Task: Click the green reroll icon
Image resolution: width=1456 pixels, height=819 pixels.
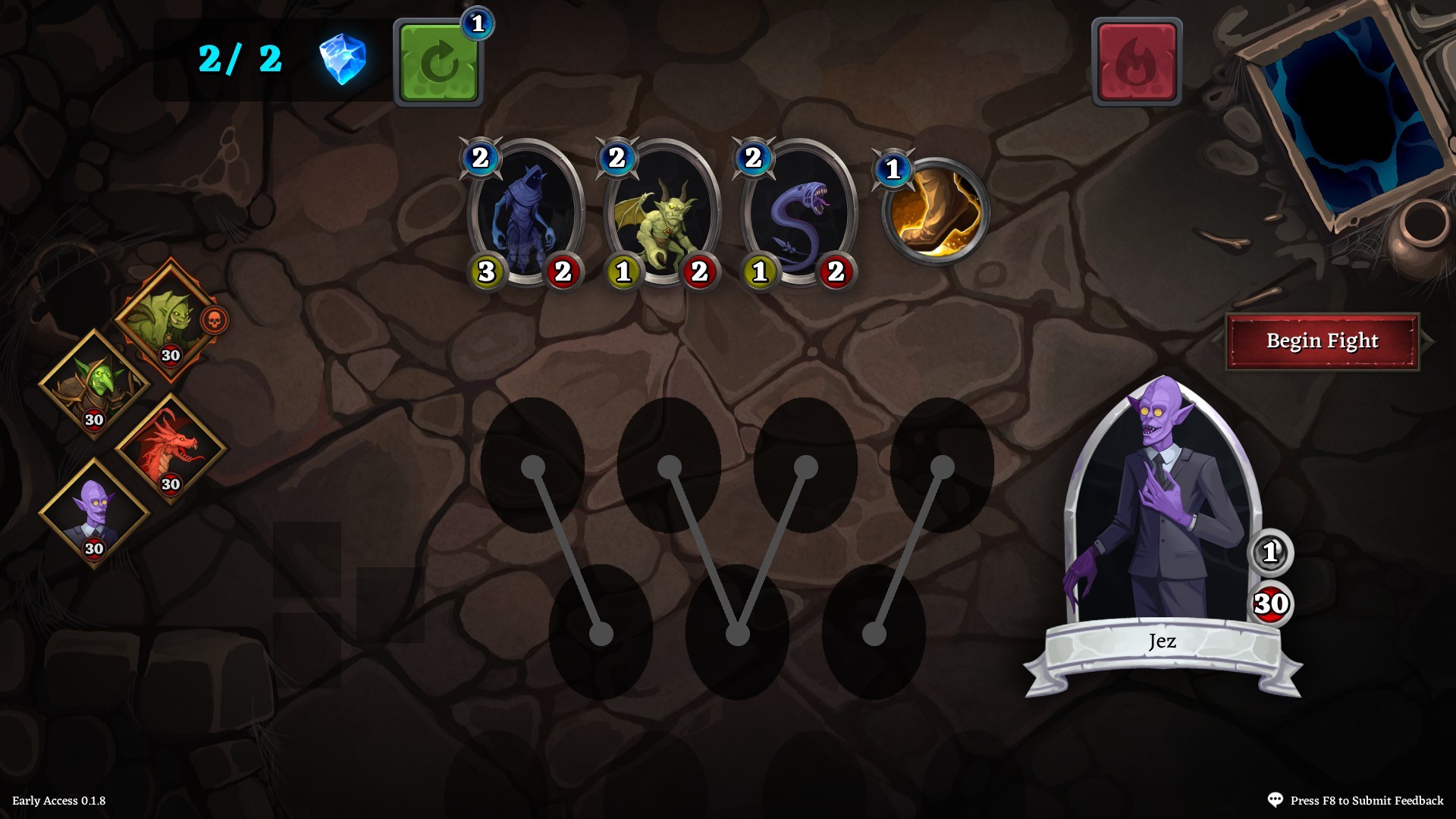Action: 438,64
